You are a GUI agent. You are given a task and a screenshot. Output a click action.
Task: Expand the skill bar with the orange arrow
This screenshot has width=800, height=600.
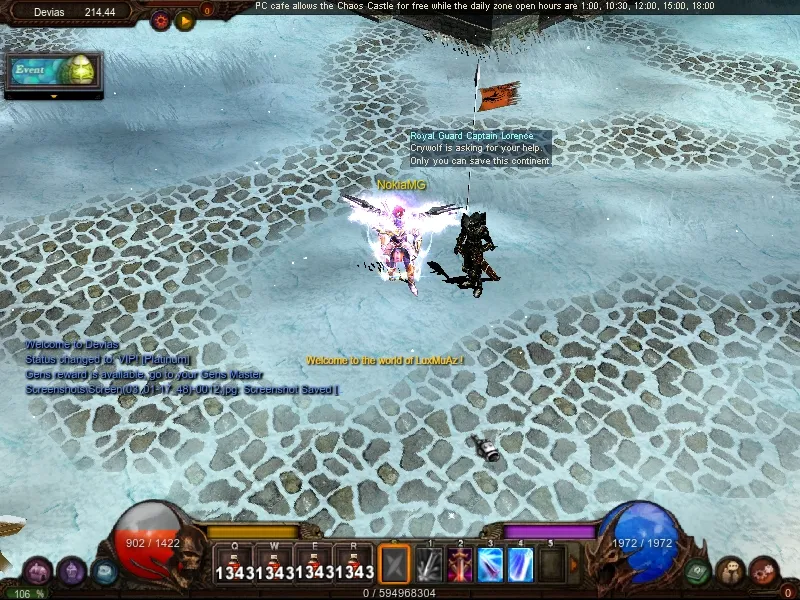point(575,565)
